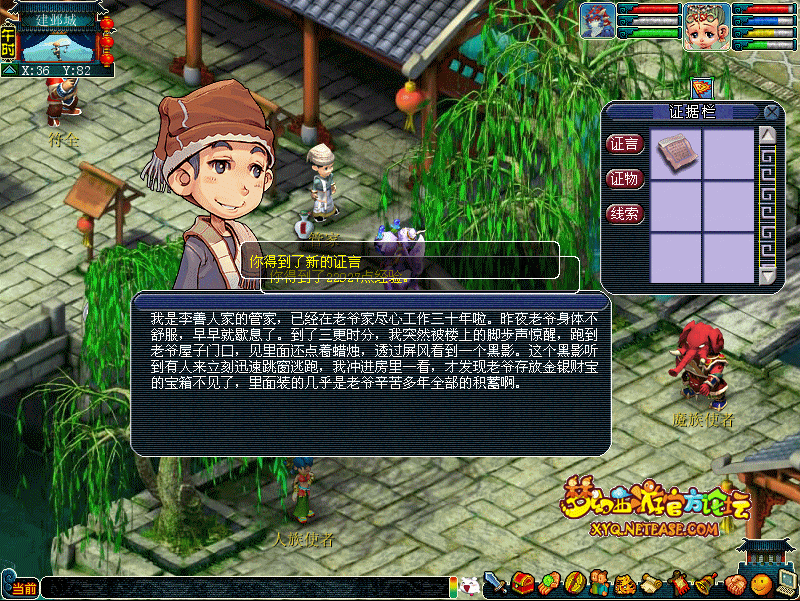
Task: Open the player character portrait
Action: pos(705,25)
